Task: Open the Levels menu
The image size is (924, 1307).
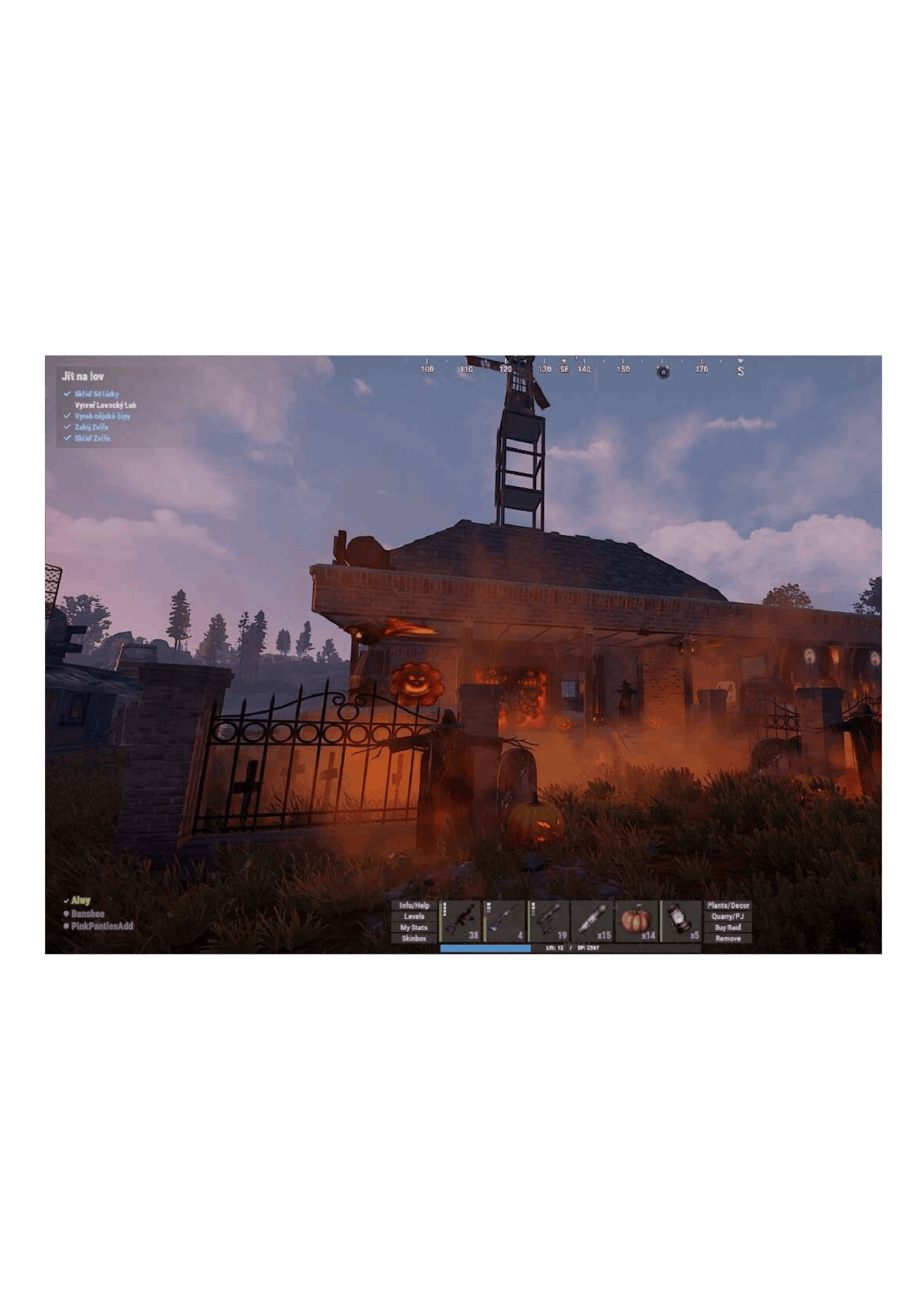Action: tap(414, 916)
